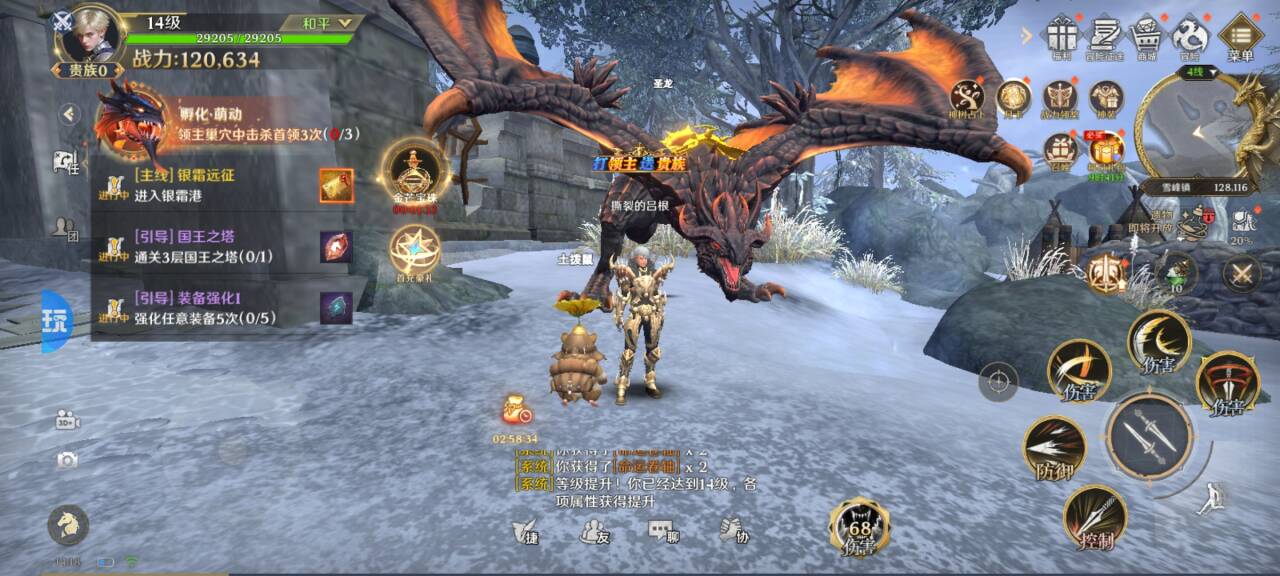The height and width of the screenshot is (576, 1280).
Task: Open the 聊 chat button
Action: pyautogui.click(x=663, y=532)
